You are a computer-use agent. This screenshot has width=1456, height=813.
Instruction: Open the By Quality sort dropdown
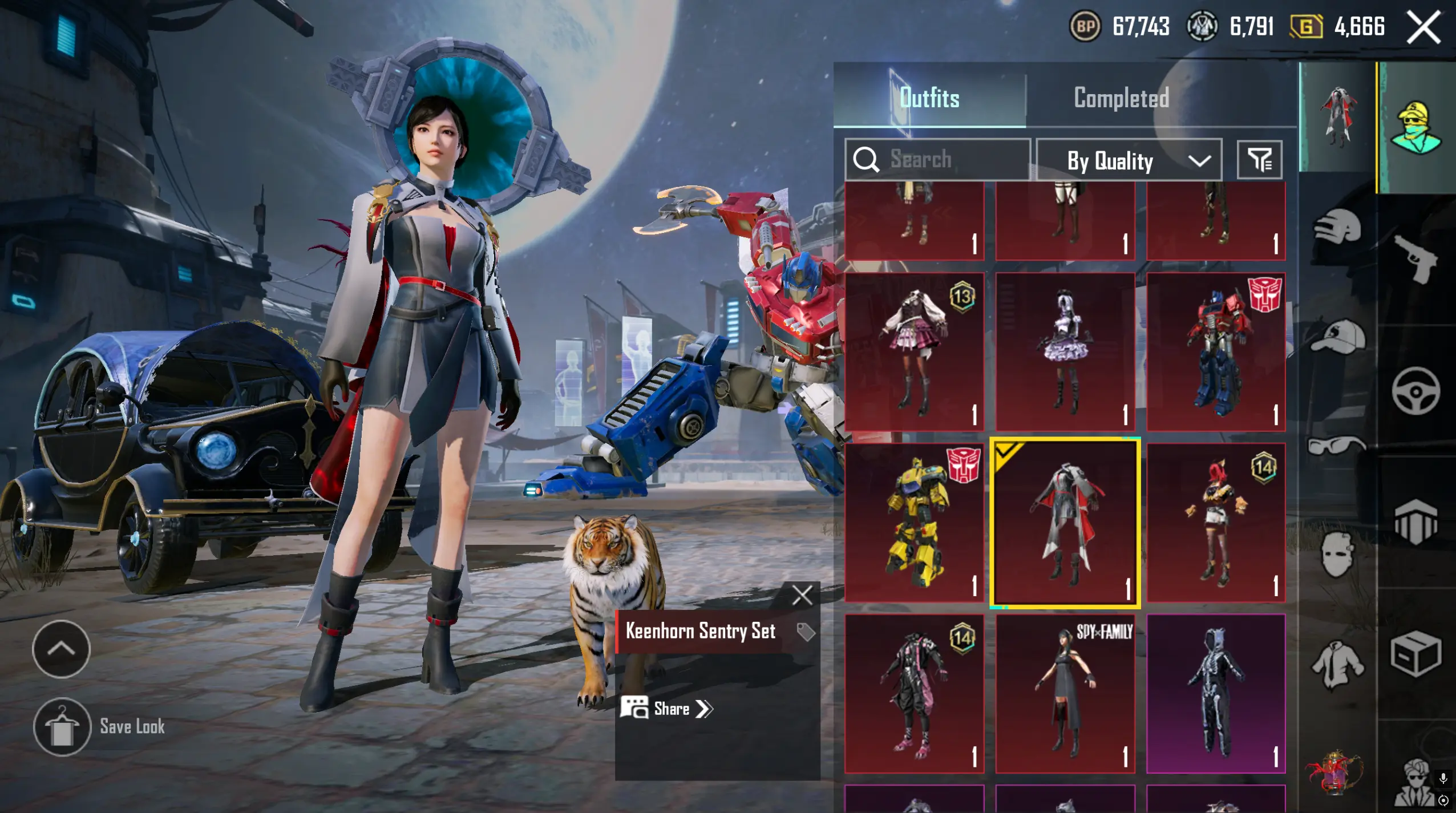click(x=1129, y=160)
